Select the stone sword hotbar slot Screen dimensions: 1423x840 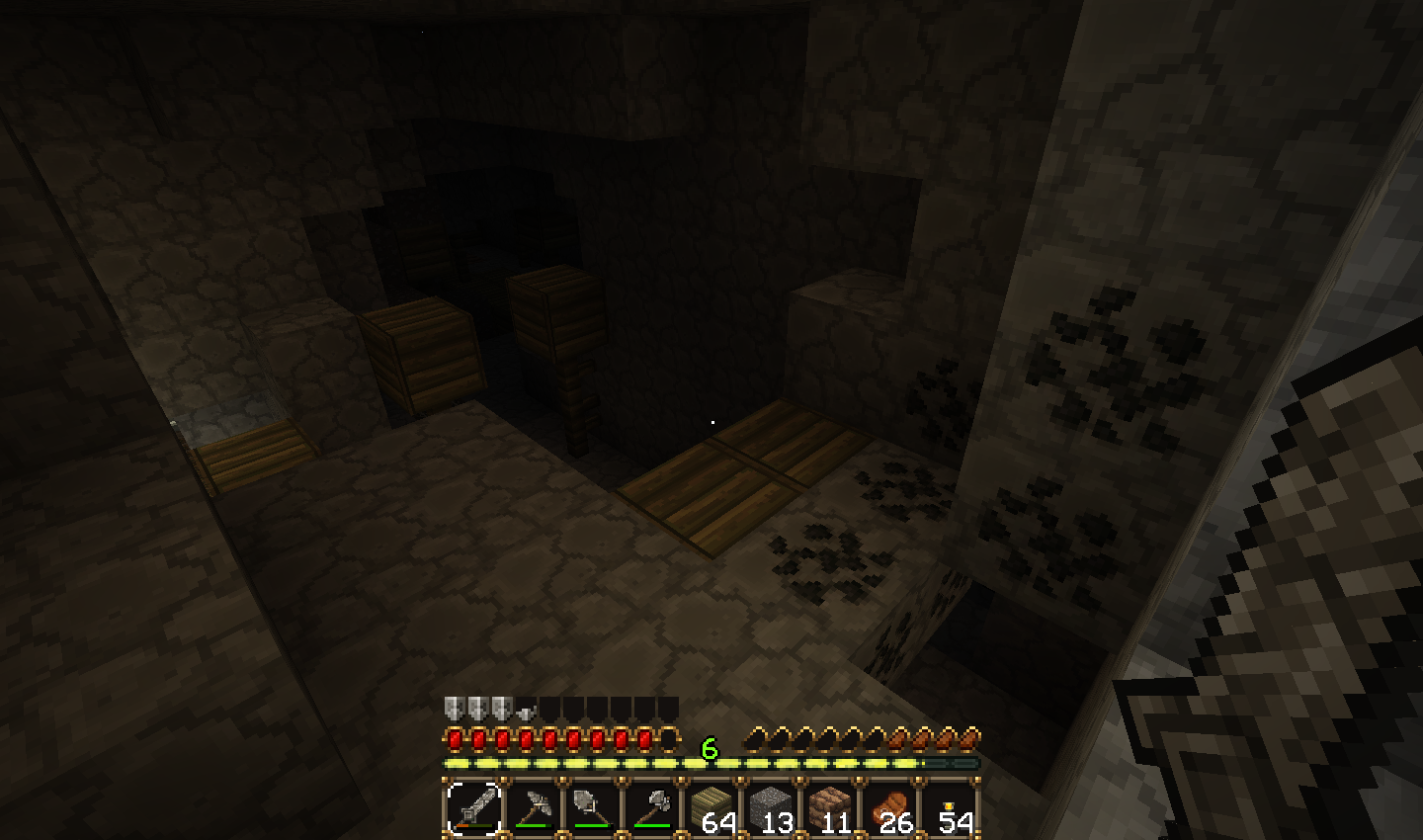[x=474, y=808]
